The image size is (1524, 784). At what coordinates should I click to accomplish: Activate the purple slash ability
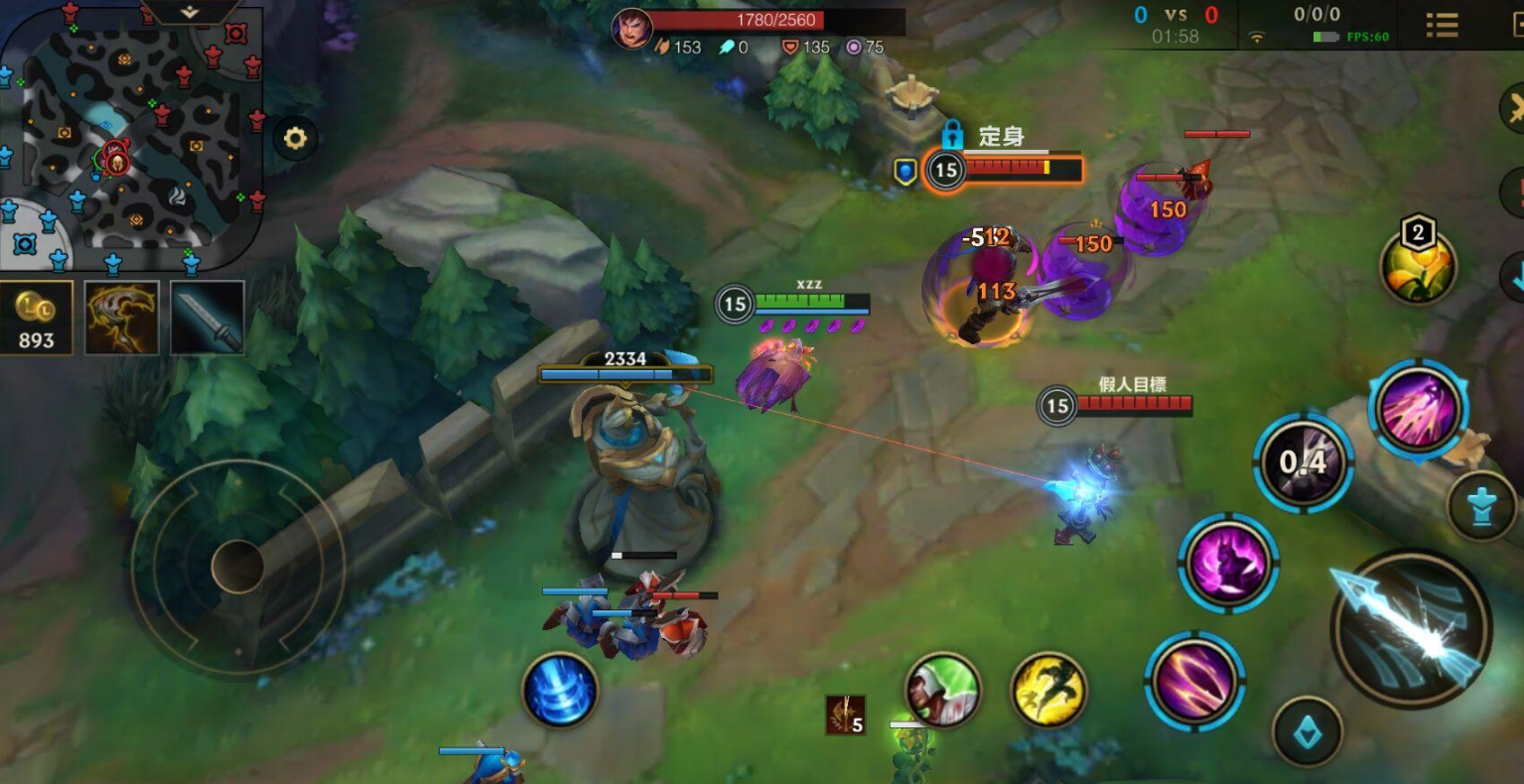pos(1194,680)
